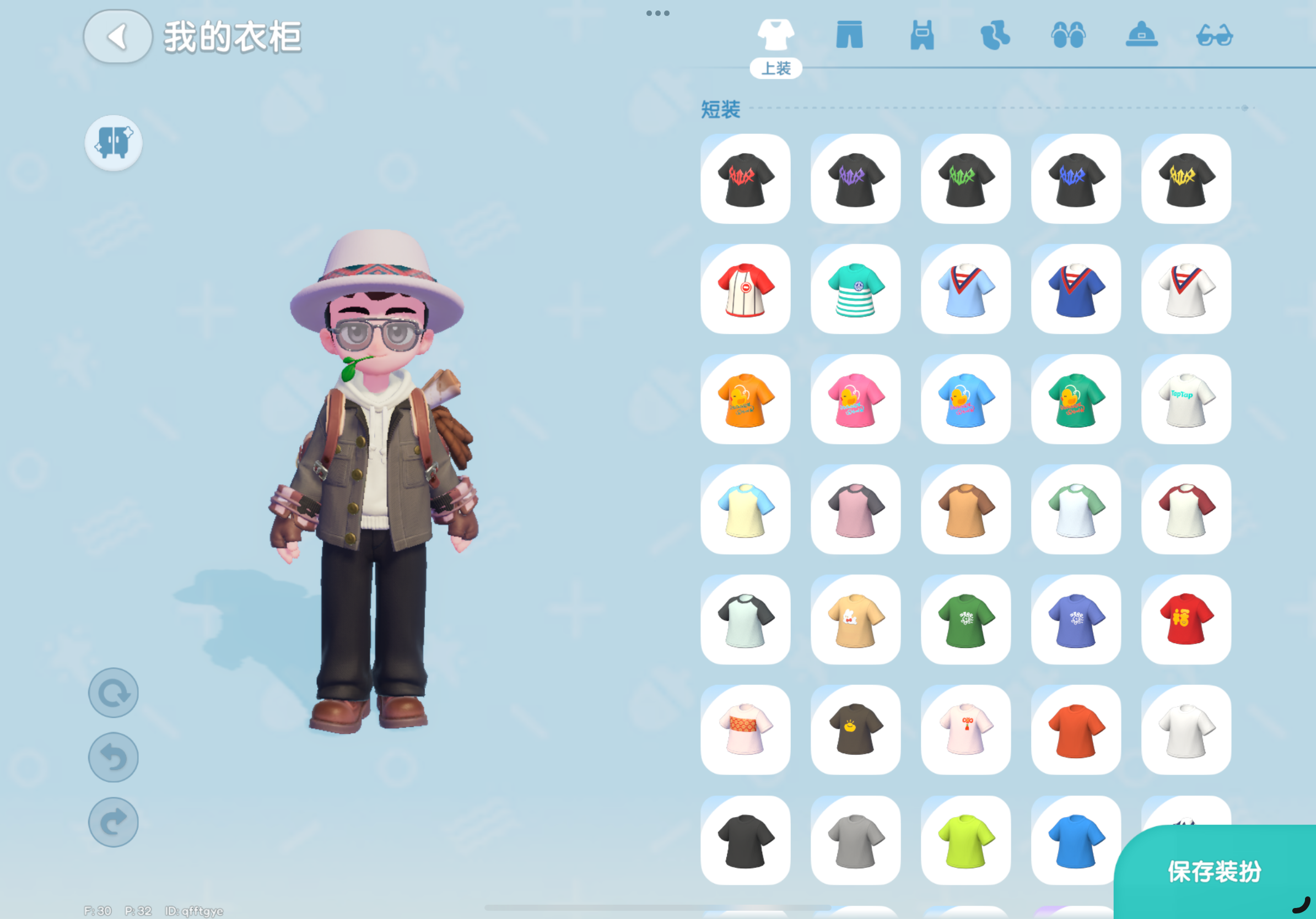Select the pink duck t-shirt
Screen dimensions: 1316x919
(856, 399)
